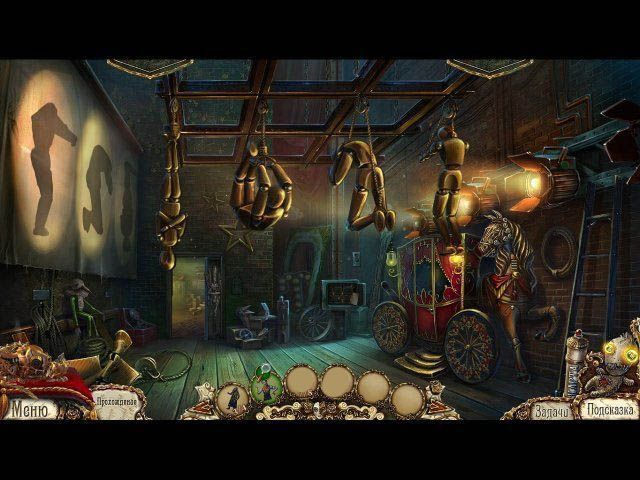640x480 pixels.
Task: Click the steampunk robot helper icon
Action: pos(606,364)
